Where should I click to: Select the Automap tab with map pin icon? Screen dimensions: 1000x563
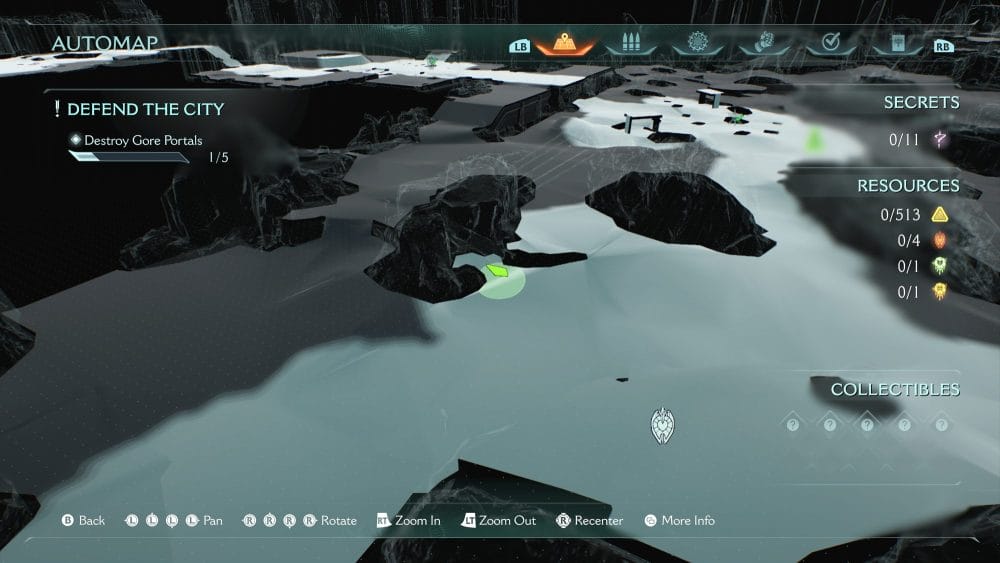565,43
